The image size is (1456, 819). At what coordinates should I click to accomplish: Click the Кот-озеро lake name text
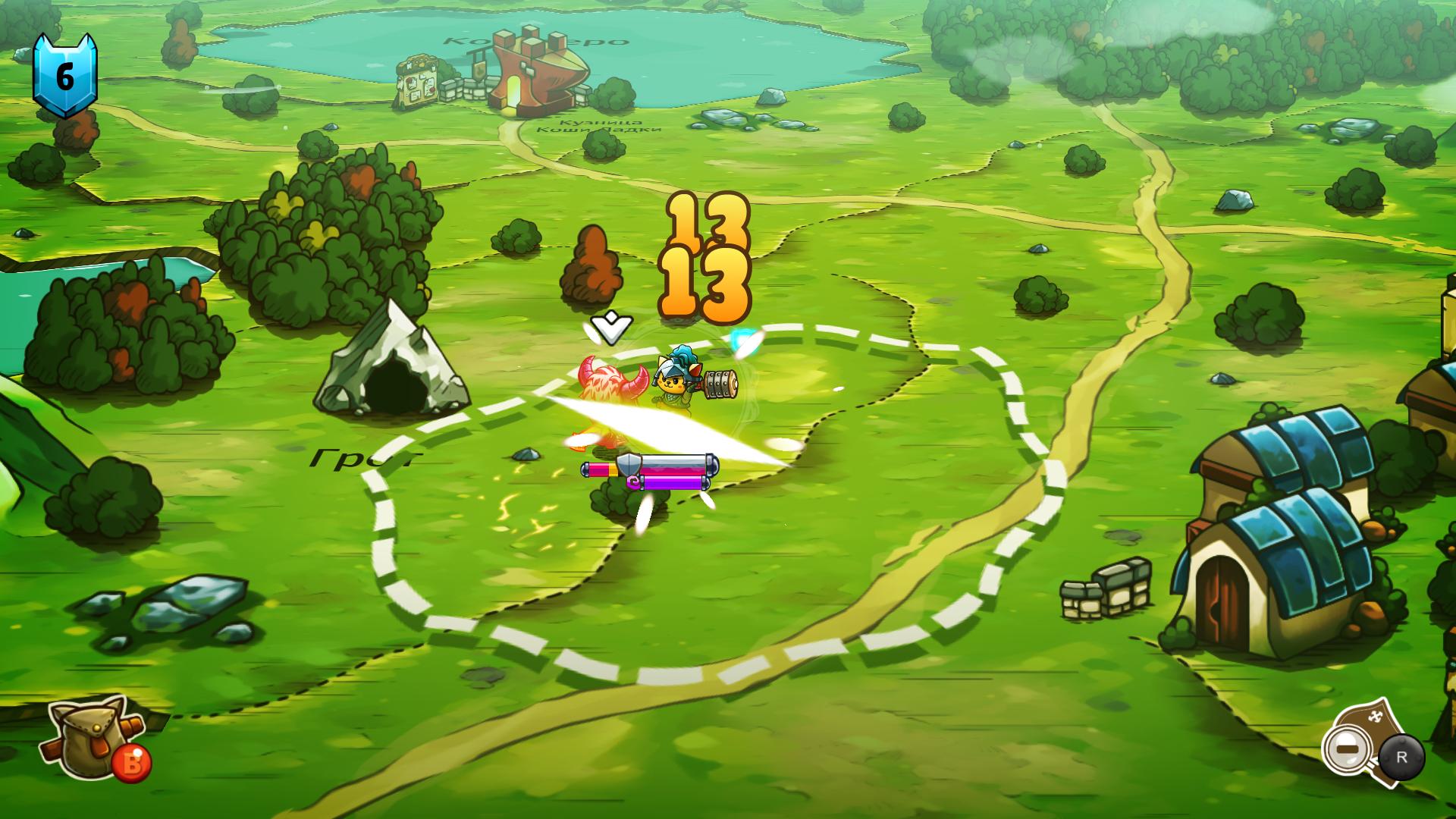(x=535, y=42)
